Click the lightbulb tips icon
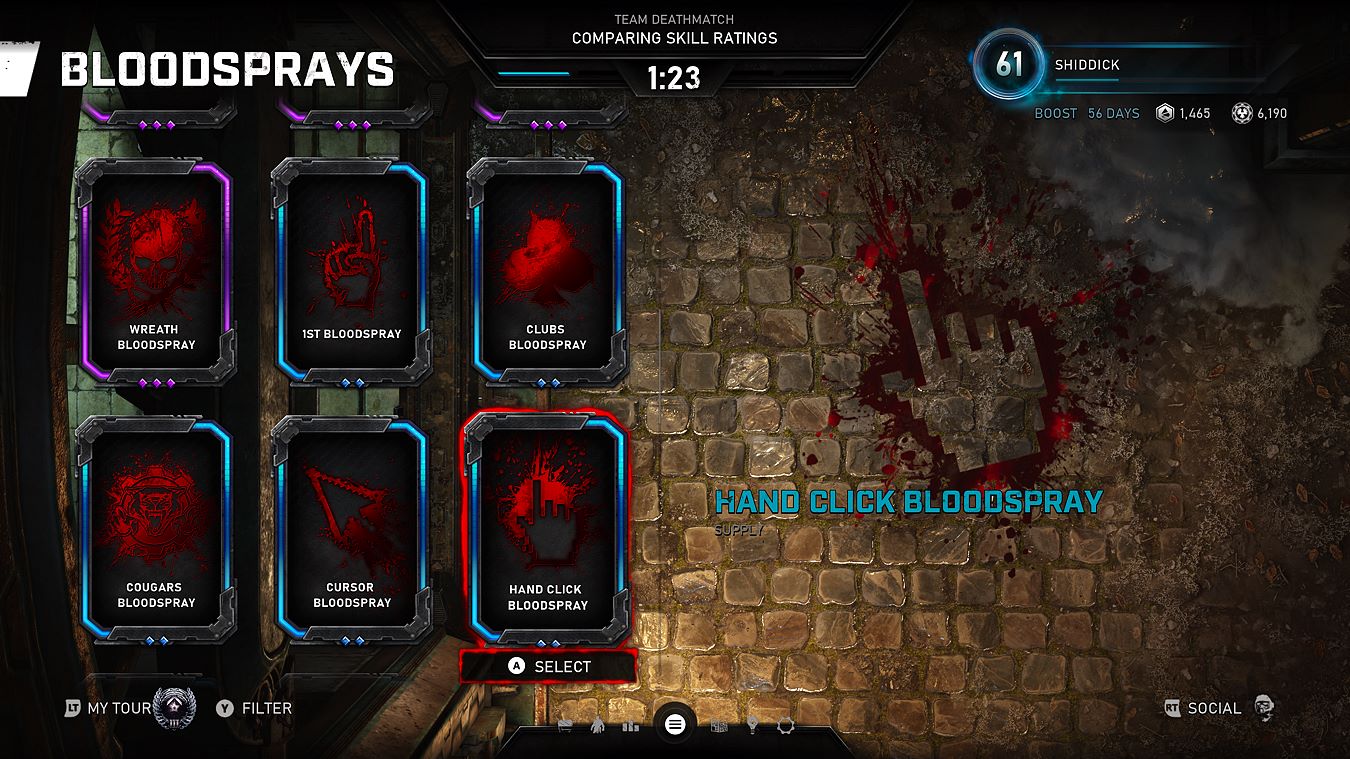1350x759 pixels. (752, 726)
